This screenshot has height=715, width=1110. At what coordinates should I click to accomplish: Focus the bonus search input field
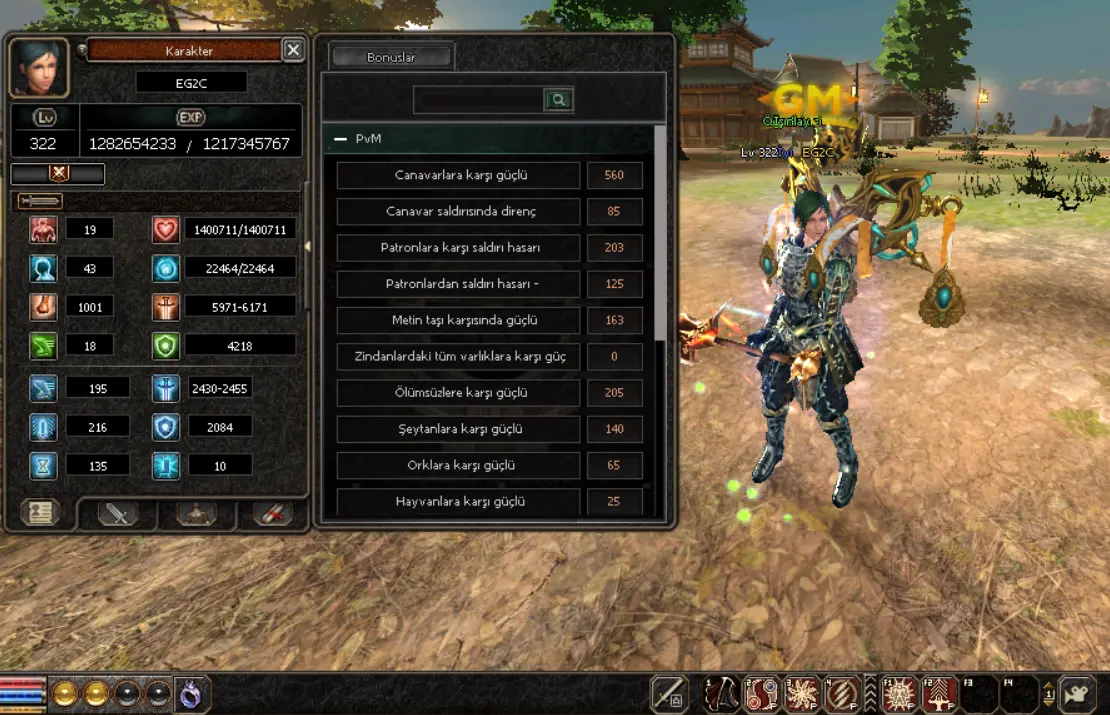479,99
